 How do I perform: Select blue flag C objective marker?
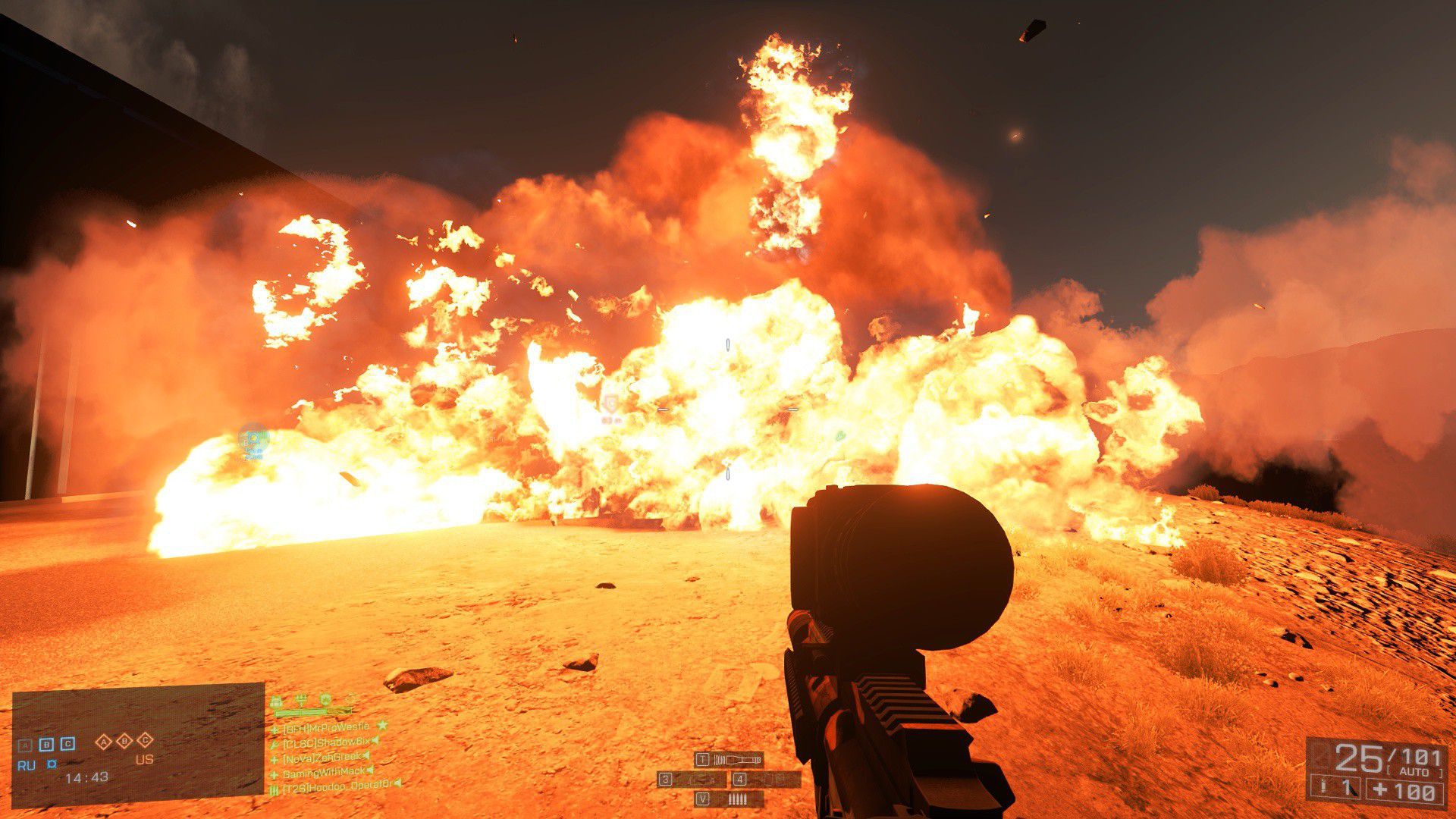[67, 744]
